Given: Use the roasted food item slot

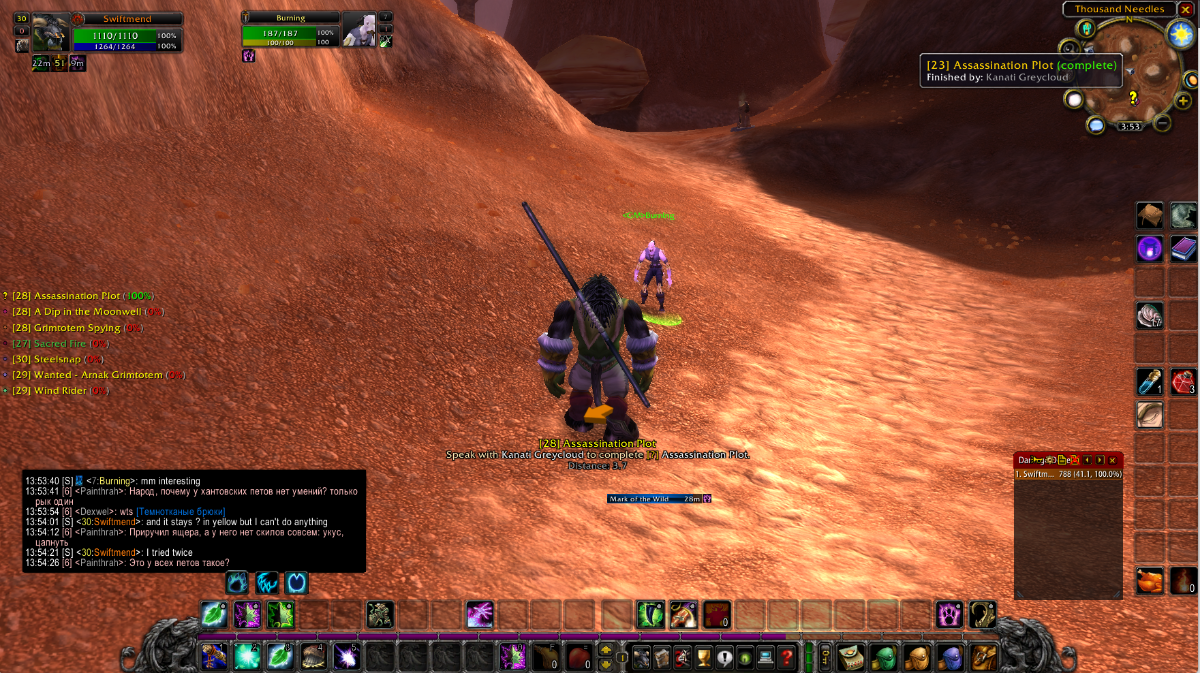Looking at the screenshot, I should 1149,581.
